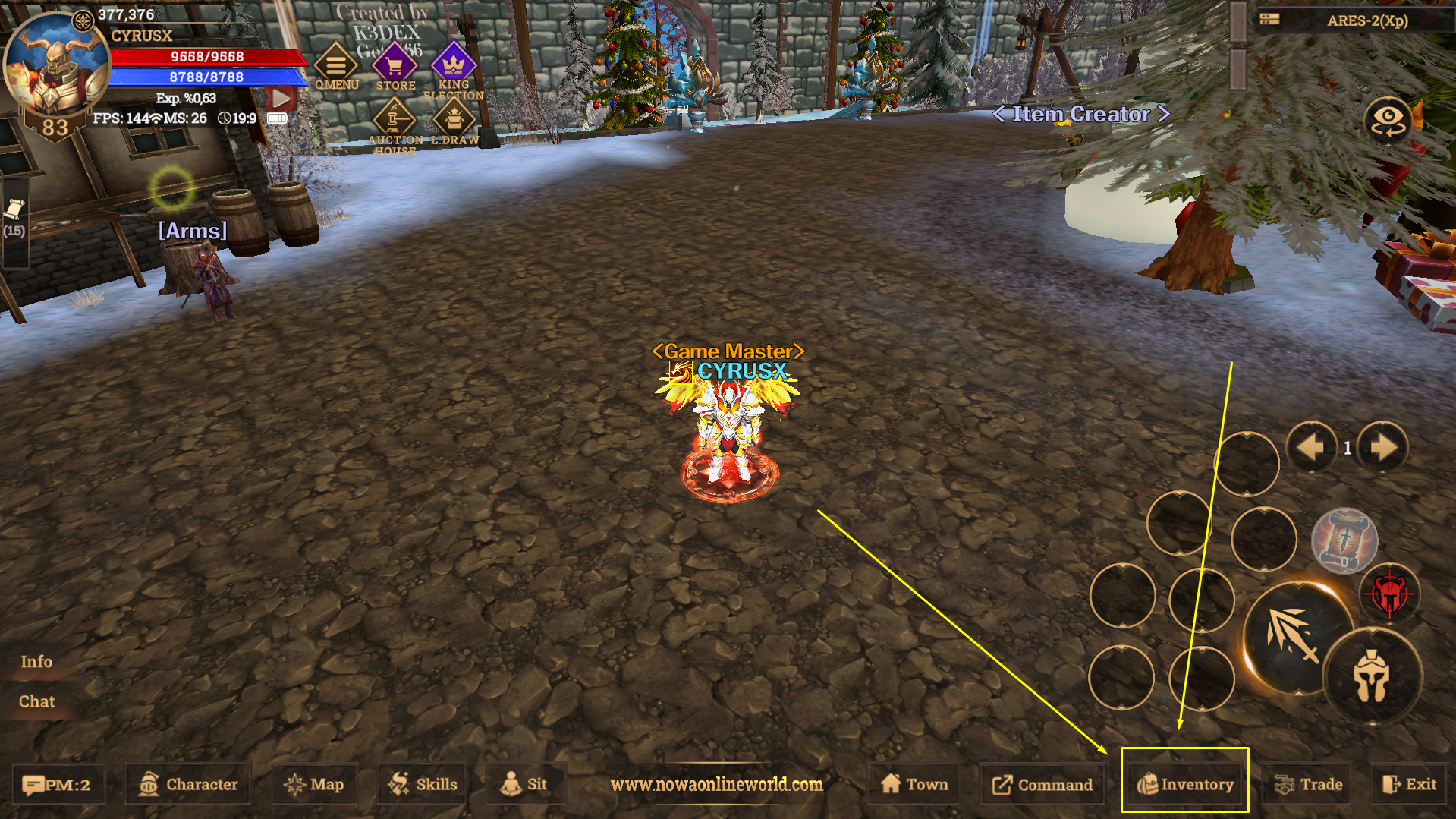Switch to the Chat panel
The width and height of the screenshot is (1456, 819).
point(36,701)
